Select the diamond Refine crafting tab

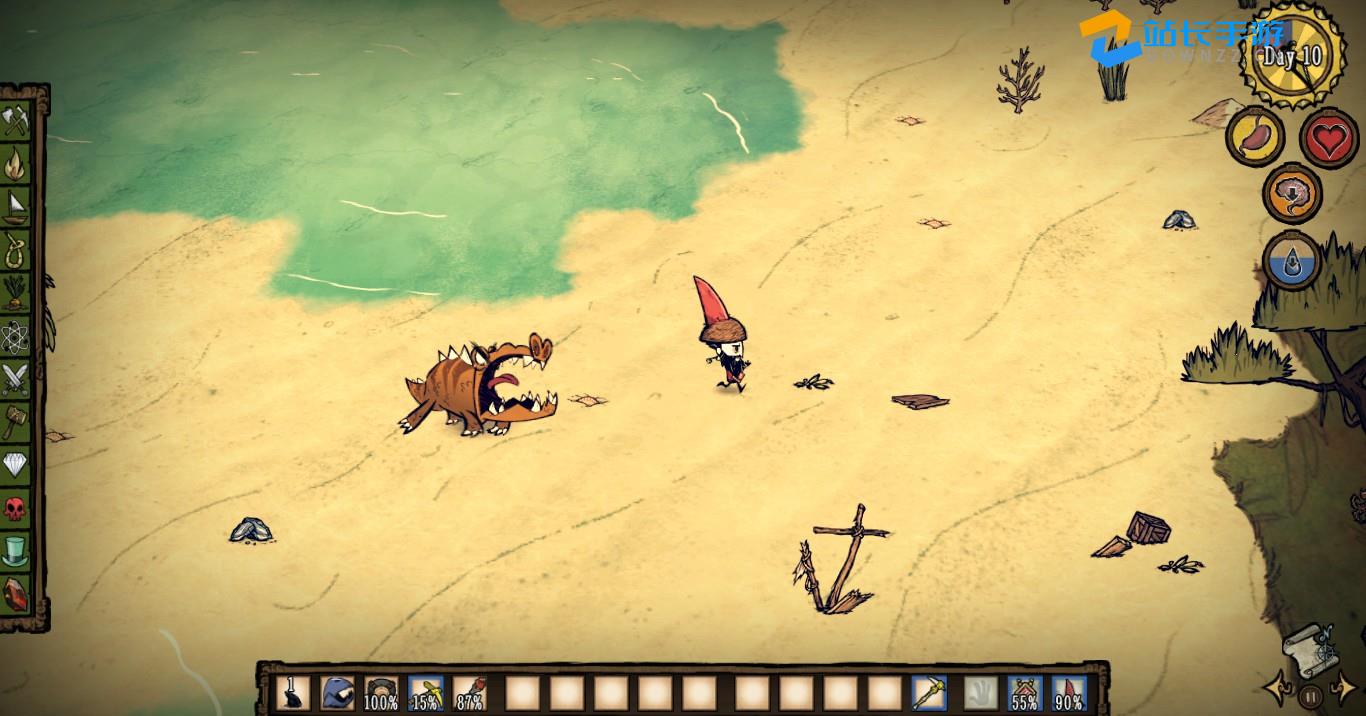tap(16, 464)
